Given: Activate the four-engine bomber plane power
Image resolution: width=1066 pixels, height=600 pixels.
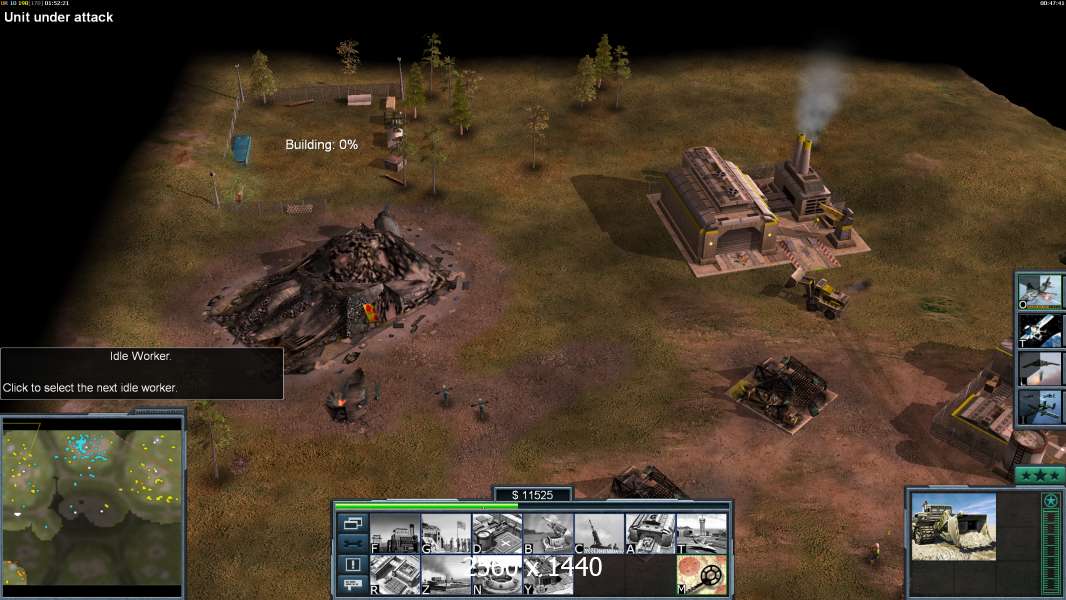Looking at the screenshot, I should [1041, 406].
